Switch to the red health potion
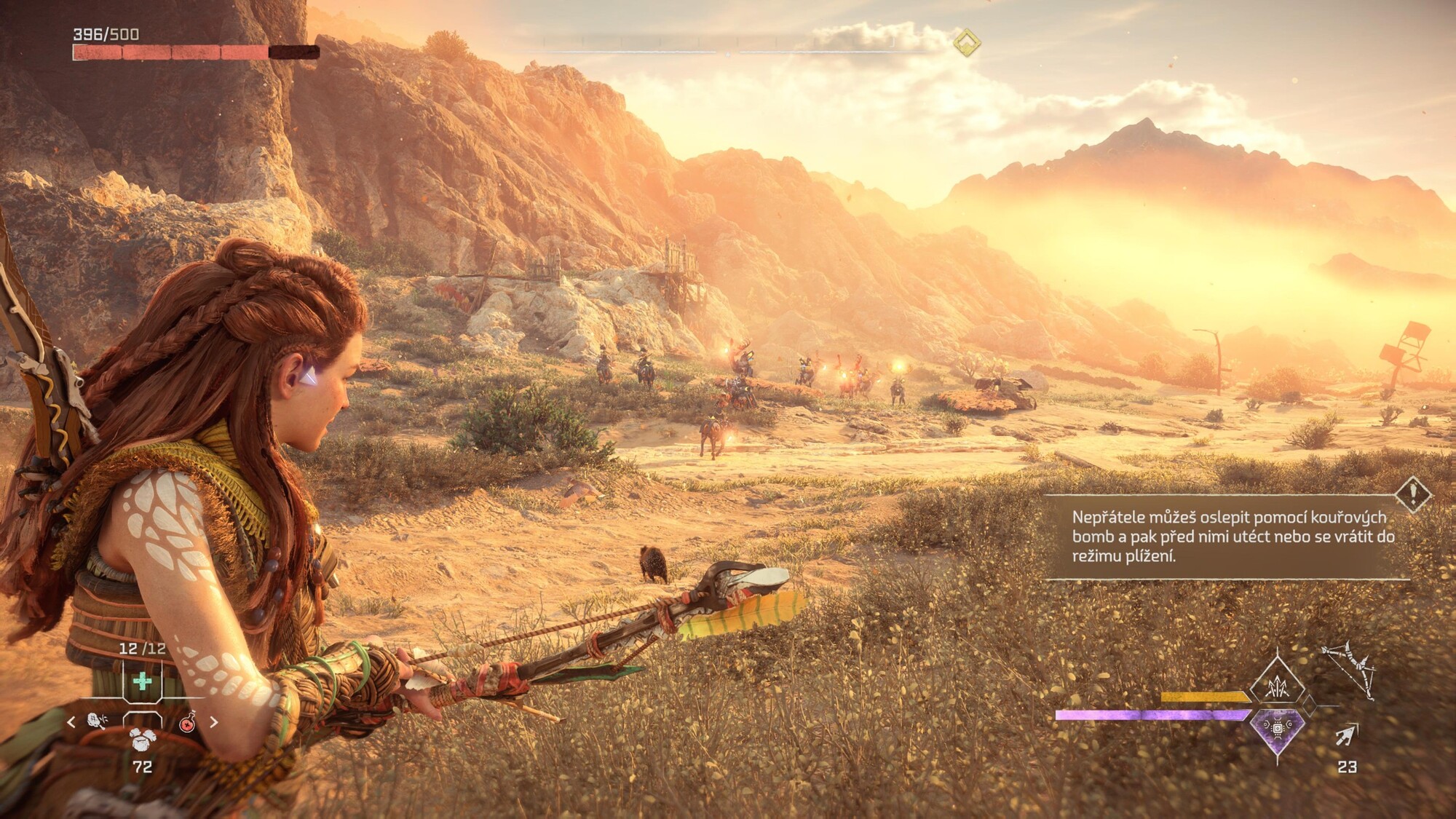This screenshot has width=1456, height=819. click(x=187, y=722)
